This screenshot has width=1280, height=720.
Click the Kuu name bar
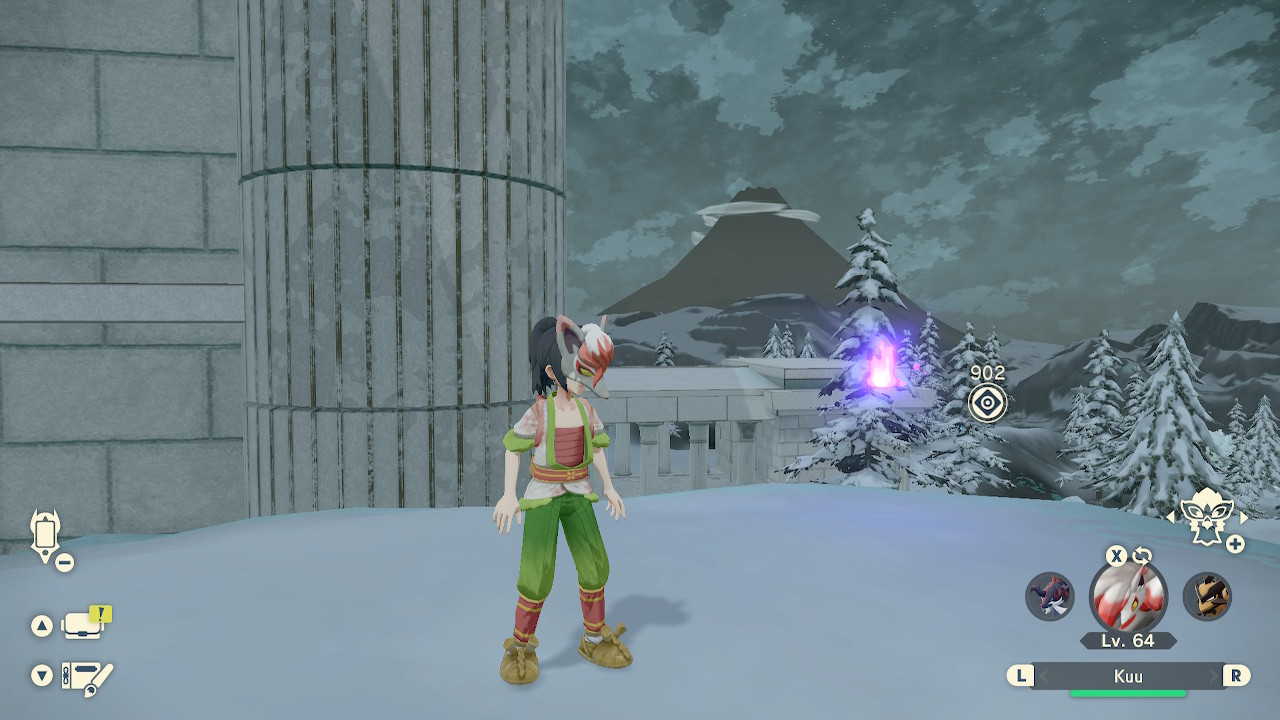(x=1128, y=676)
